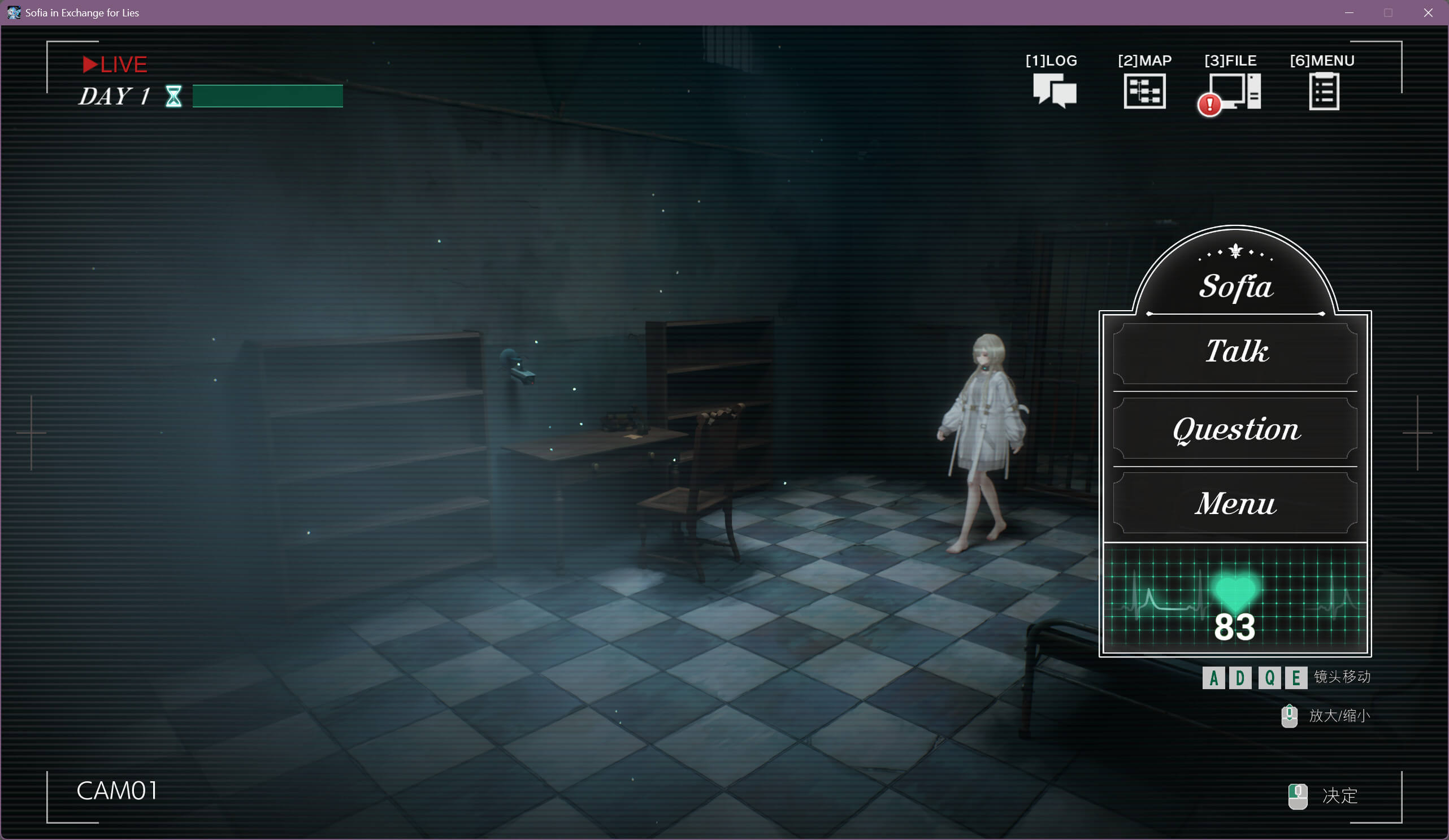Close the game window
This screenshot has height=840, width=1449.
pos(1428,12)
